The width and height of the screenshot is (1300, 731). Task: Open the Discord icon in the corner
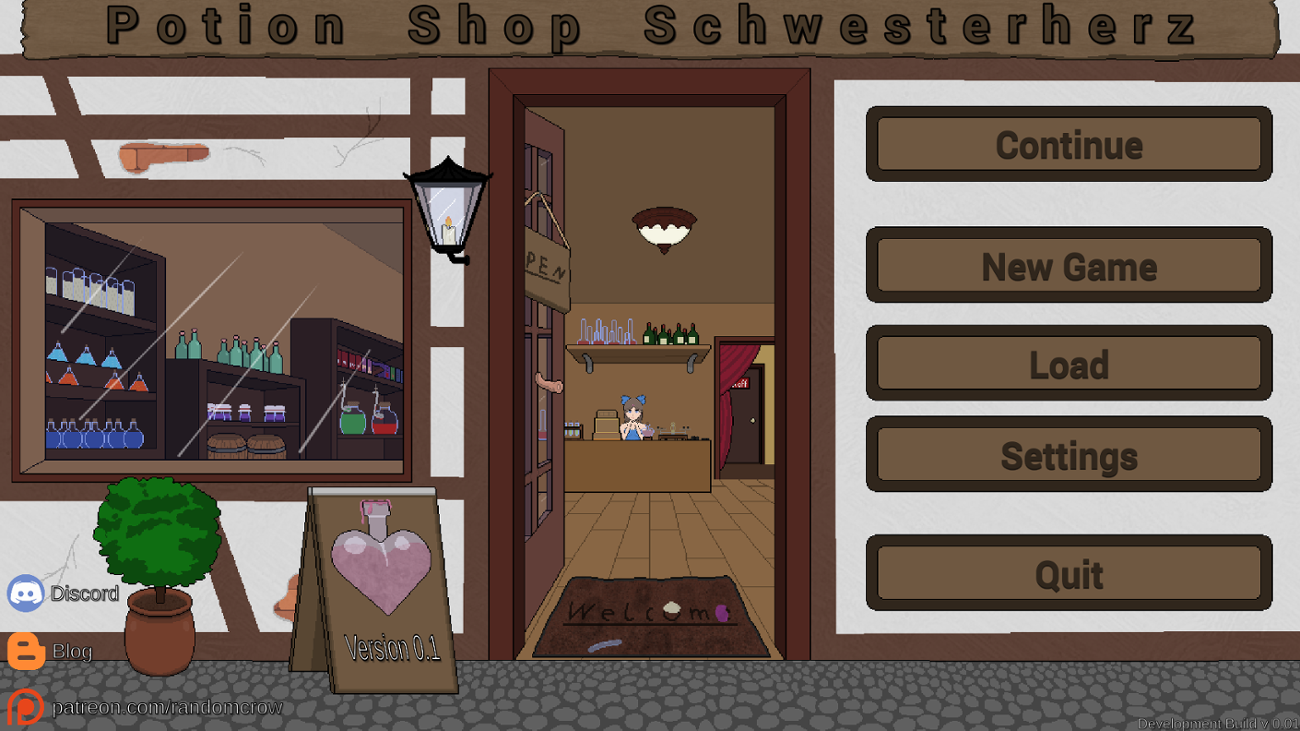click(x=27, y=593)
